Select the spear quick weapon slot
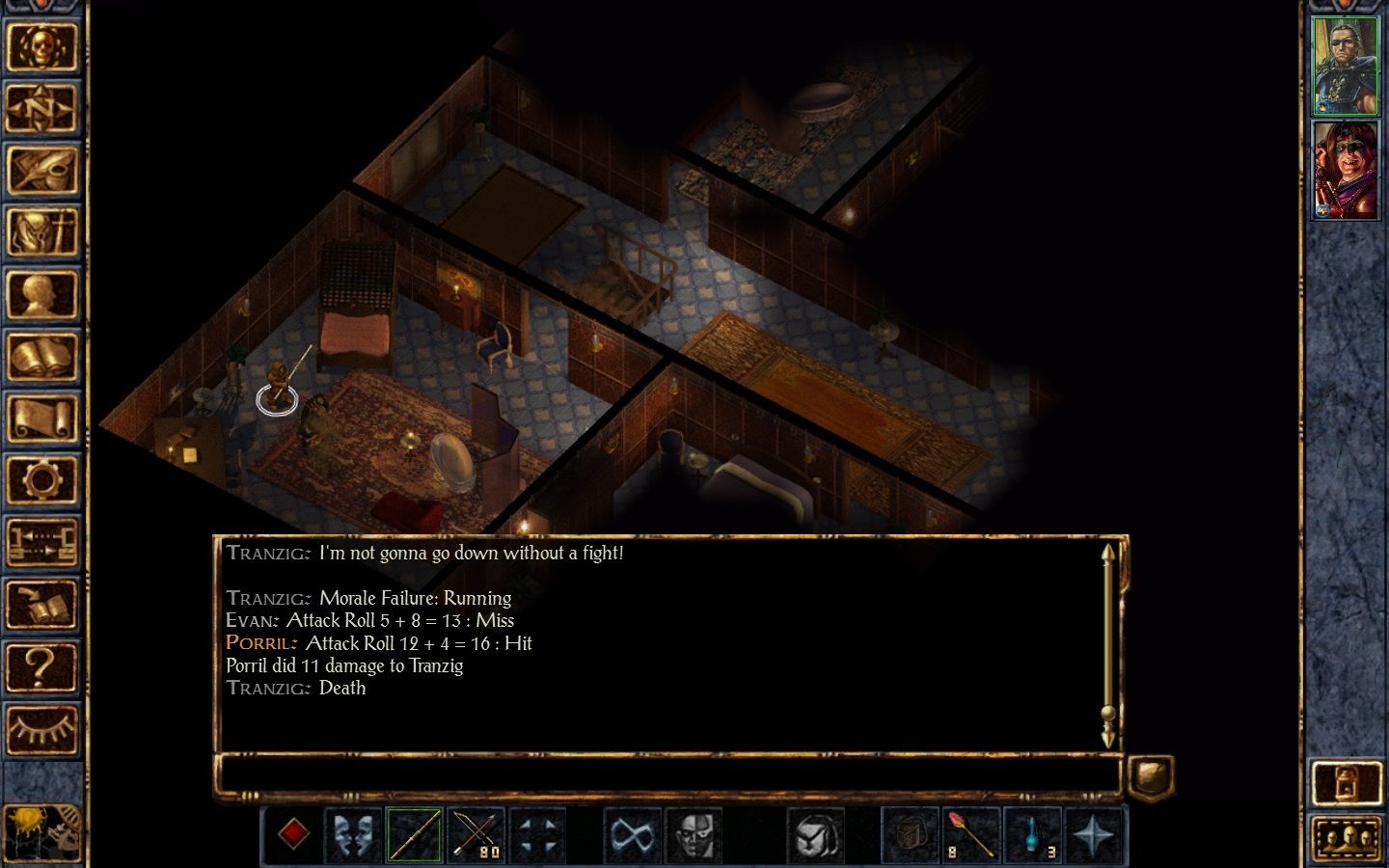 pos(415,834)
